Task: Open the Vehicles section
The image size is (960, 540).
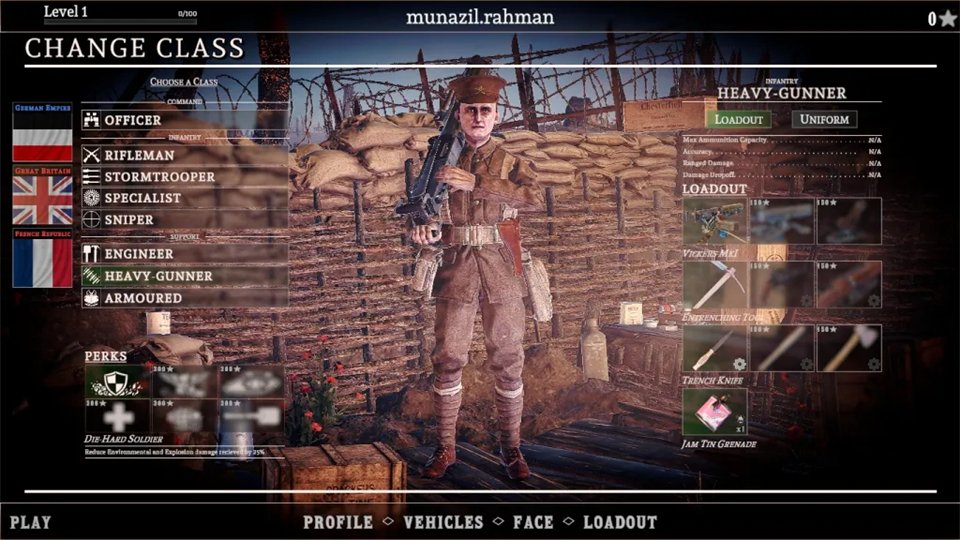Action: click(x=443, y=522)
